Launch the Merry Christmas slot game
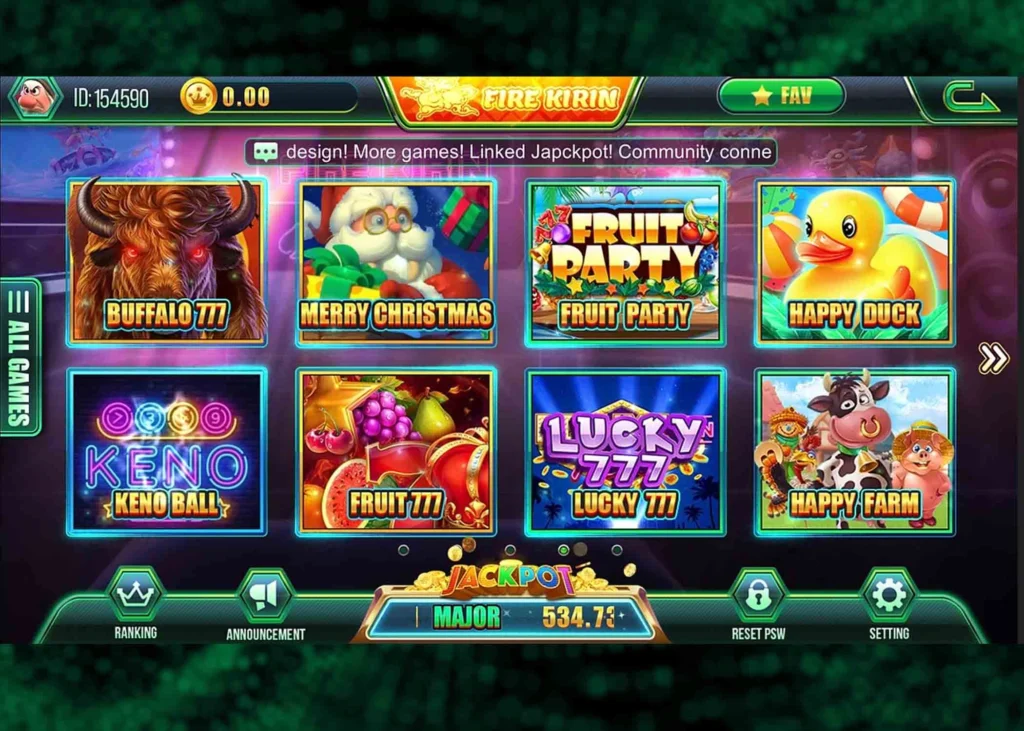Screen dimensions: 1024x731 (396, 262)
